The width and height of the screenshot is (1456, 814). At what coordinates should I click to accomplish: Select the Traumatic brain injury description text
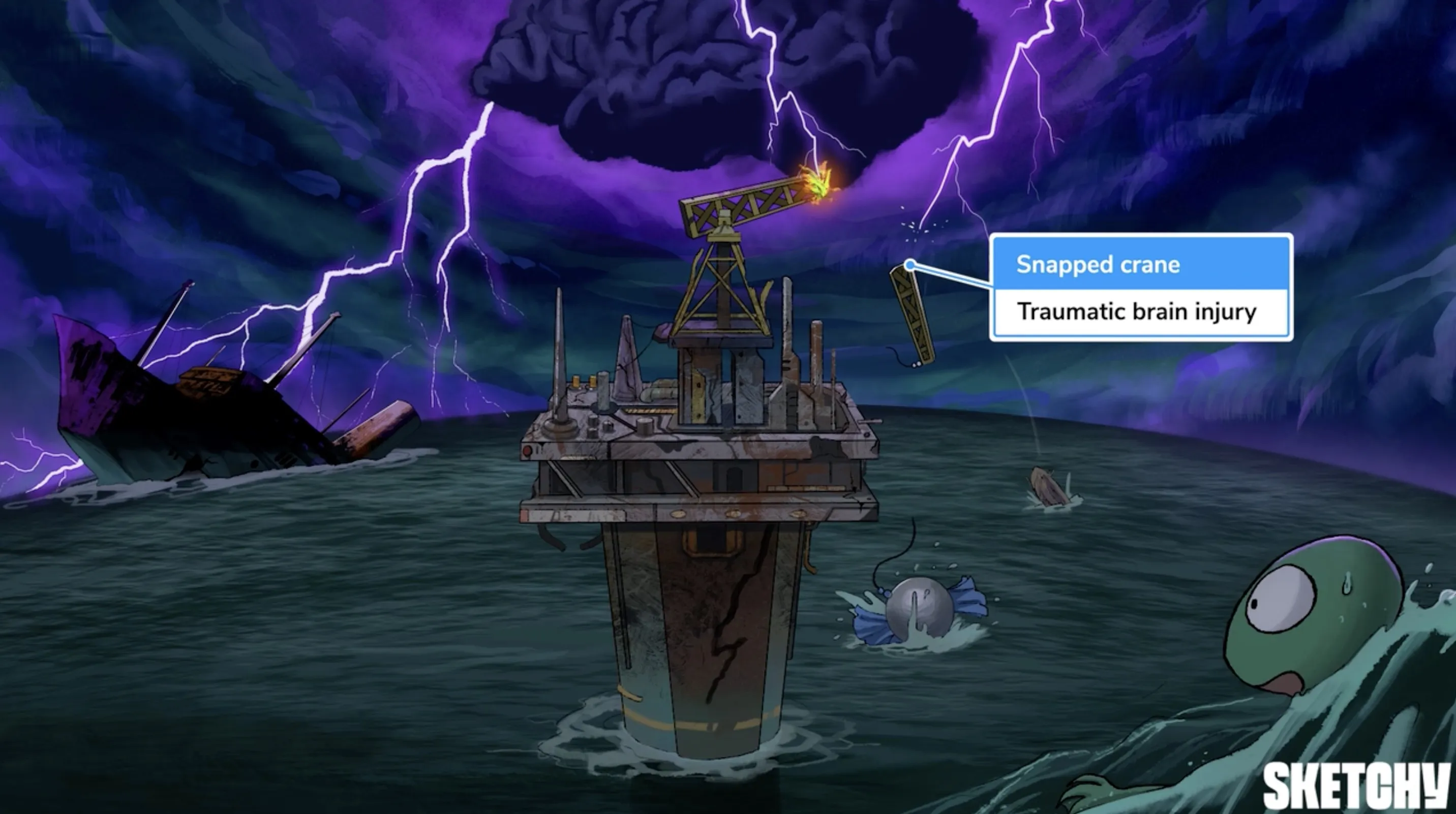point(1136,311)
